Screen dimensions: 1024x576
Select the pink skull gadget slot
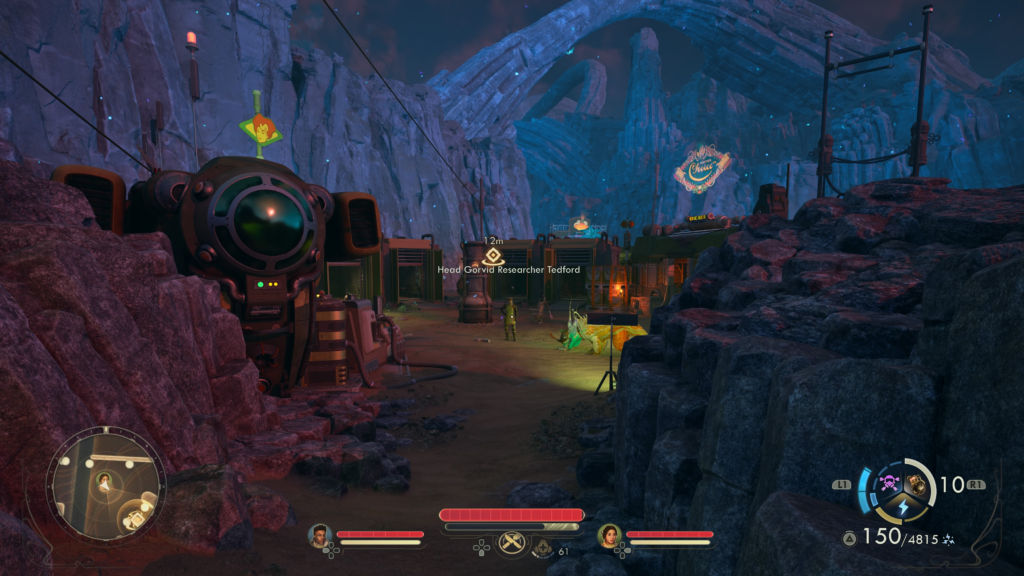tap(887, 486)
